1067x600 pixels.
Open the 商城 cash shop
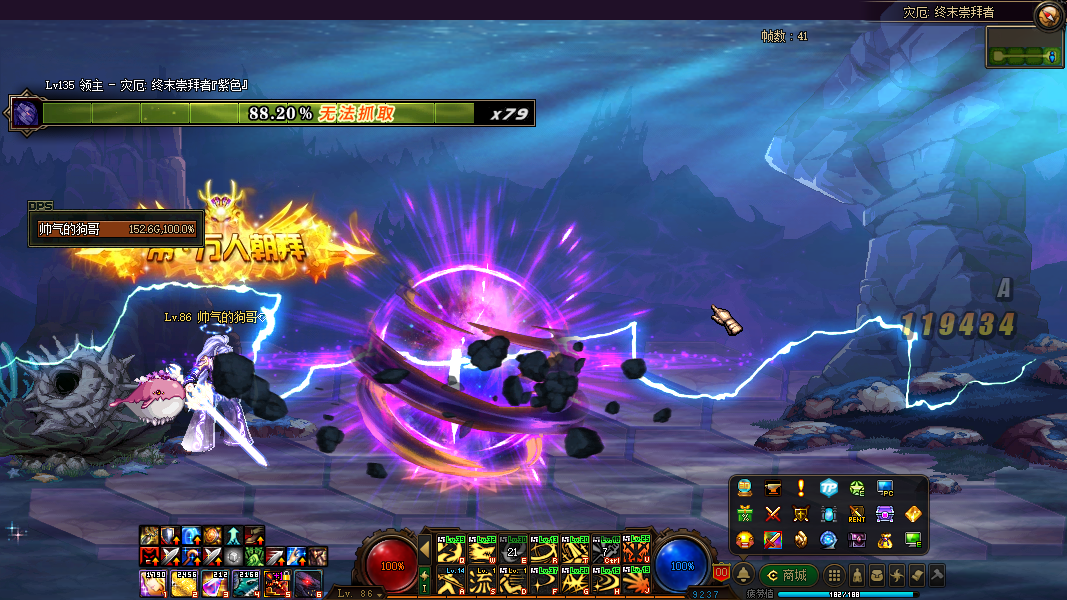789,575
